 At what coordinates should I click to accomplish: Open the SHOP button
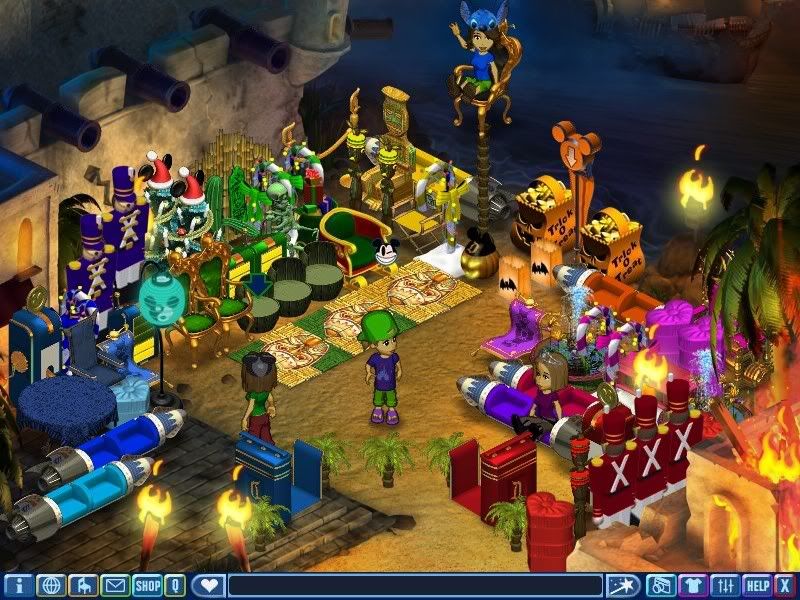click(x=147, y=585)
